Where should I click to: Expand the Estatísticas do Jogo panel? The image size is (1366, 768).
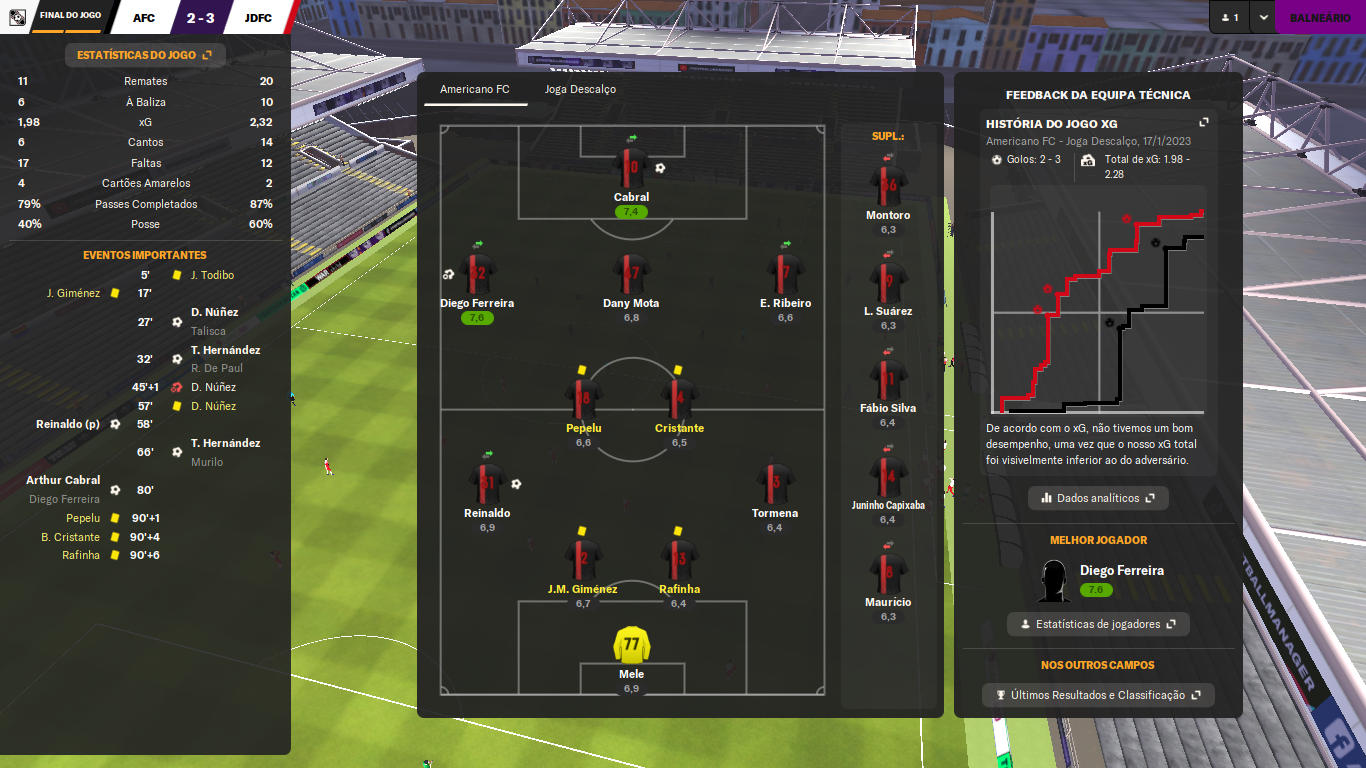pos(145,55)
